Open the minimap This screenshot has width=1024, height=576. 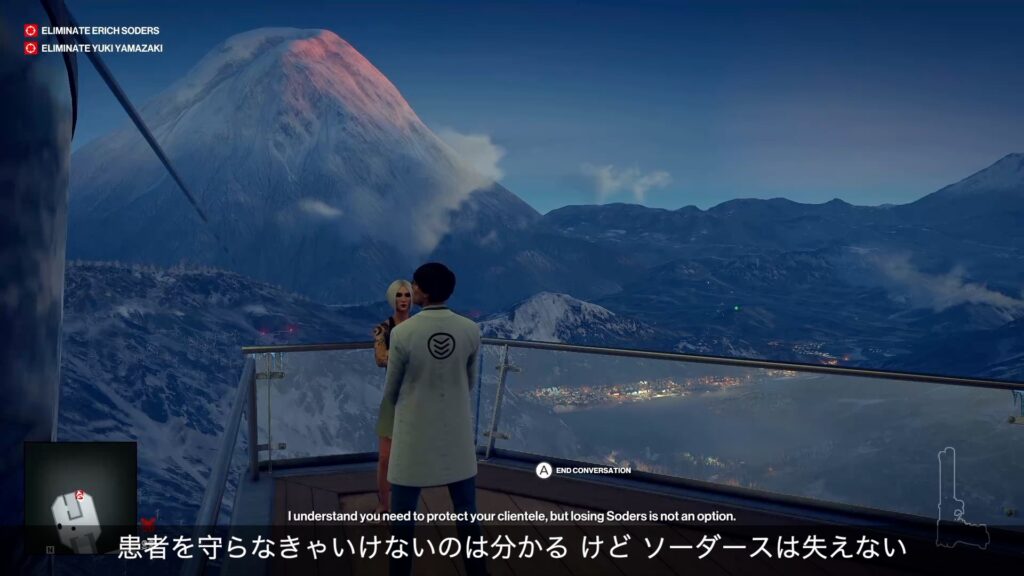tap(80, 497)
